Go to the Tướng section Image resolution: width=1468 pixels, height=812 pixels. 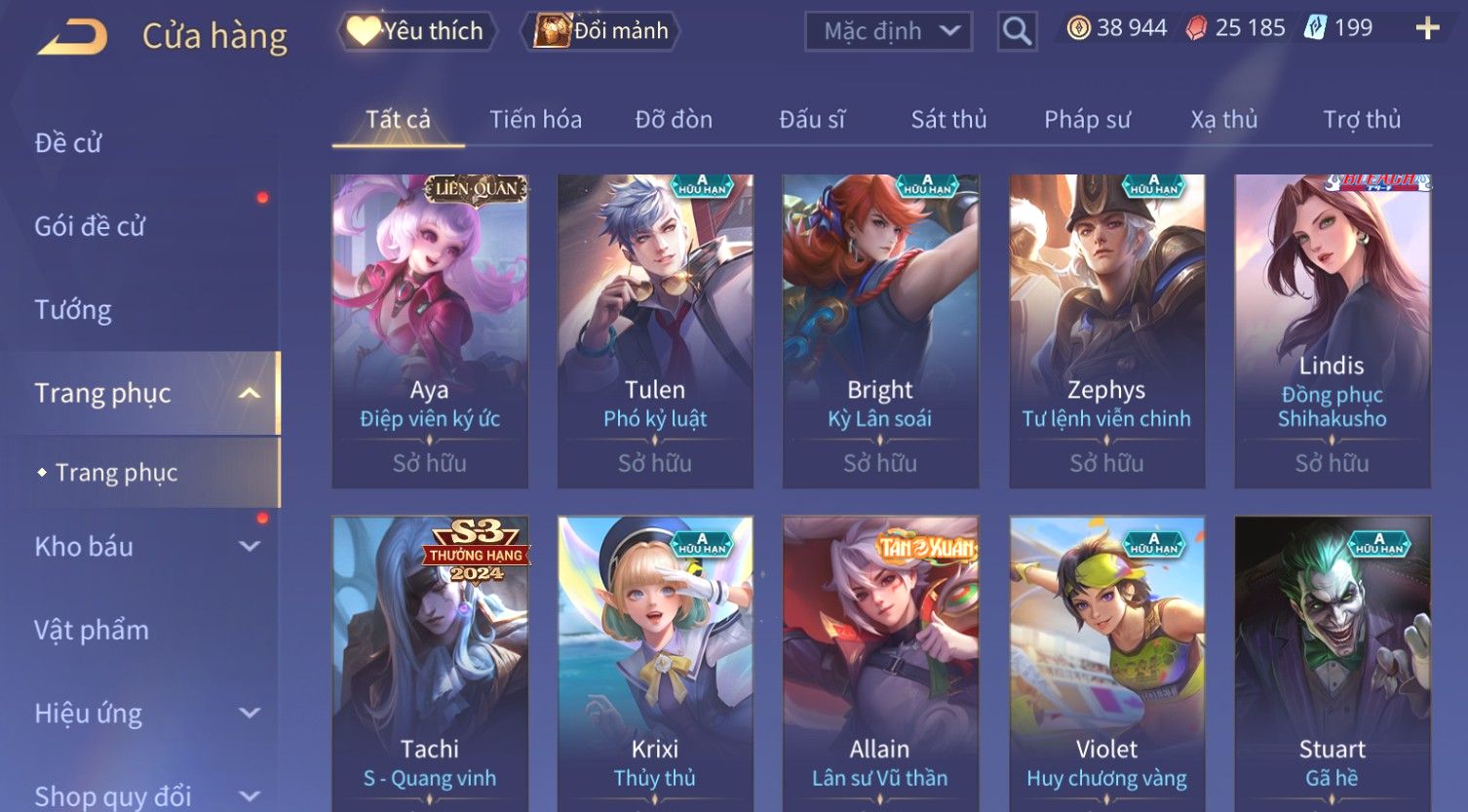[x=73, y=310]
